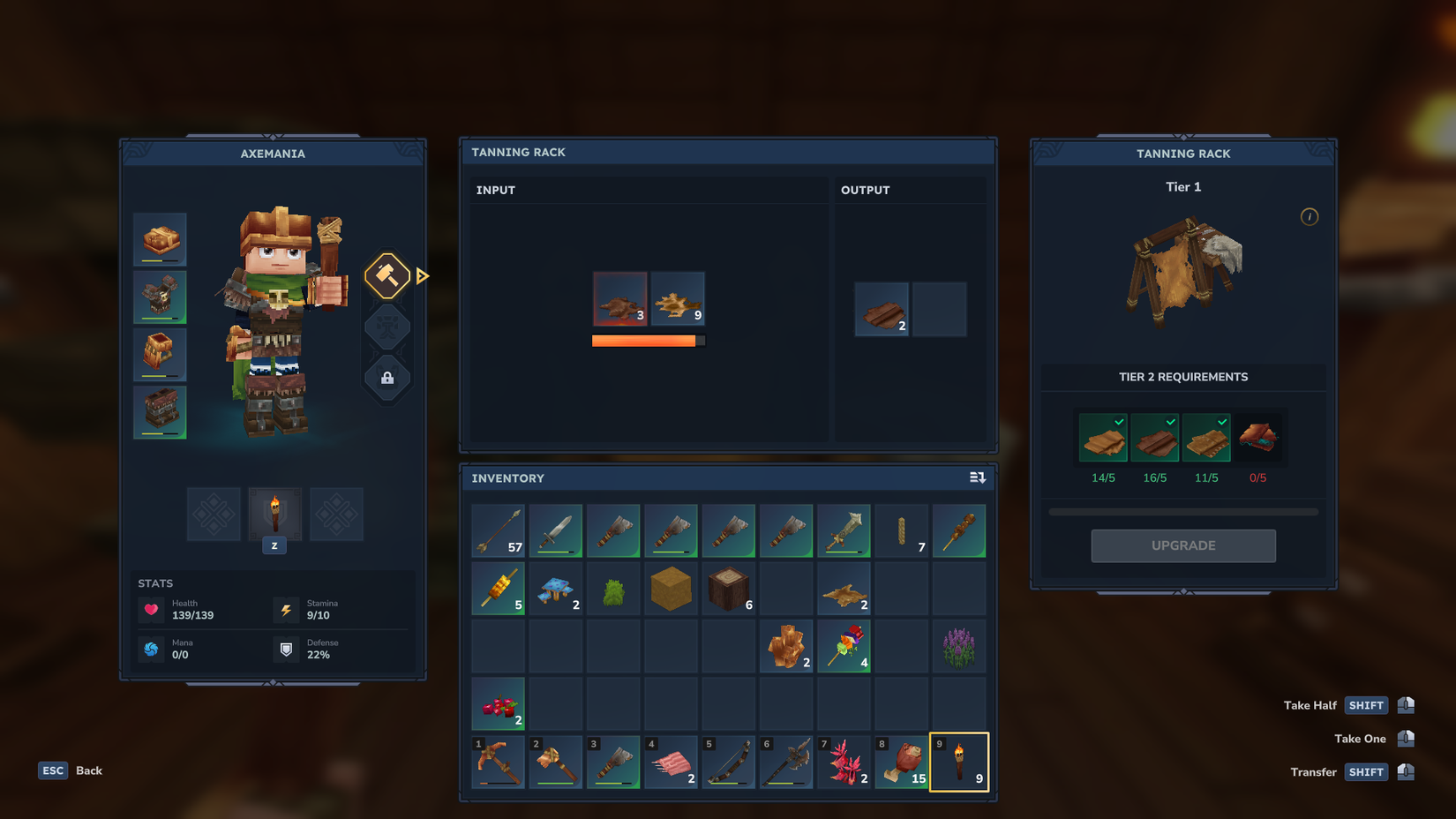
Task: Click the sort inventory icon
Action: pyautogui.click(x=977, y=477)
